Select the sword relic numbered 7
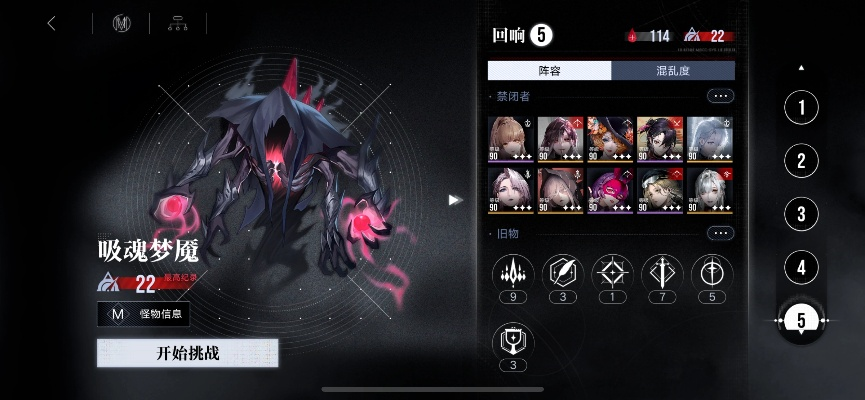Viewport: 865px width, 400px height. tap(662, 273)
